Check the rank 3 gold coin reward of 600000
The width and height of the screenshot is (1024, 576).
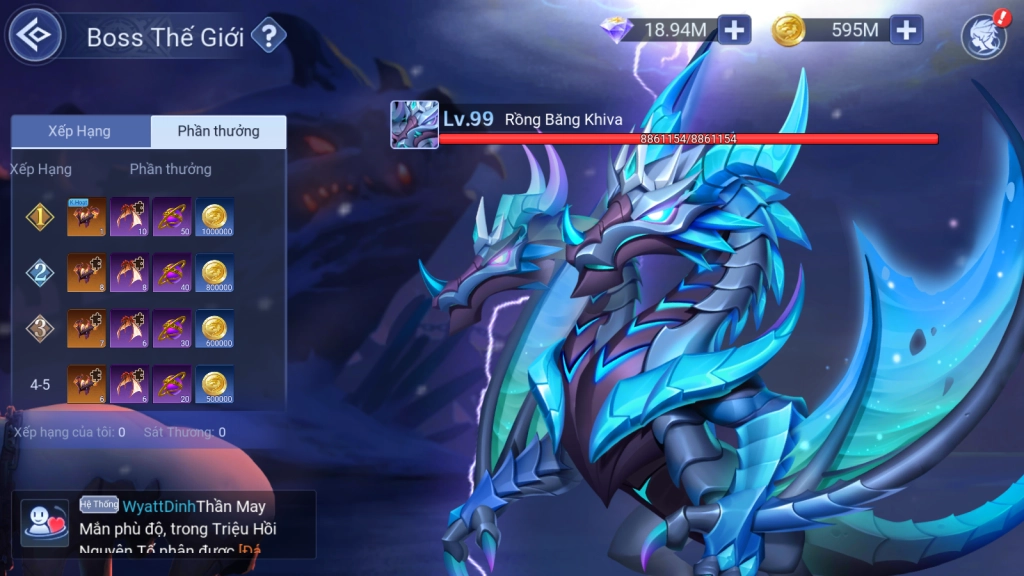tap(214, 329)
